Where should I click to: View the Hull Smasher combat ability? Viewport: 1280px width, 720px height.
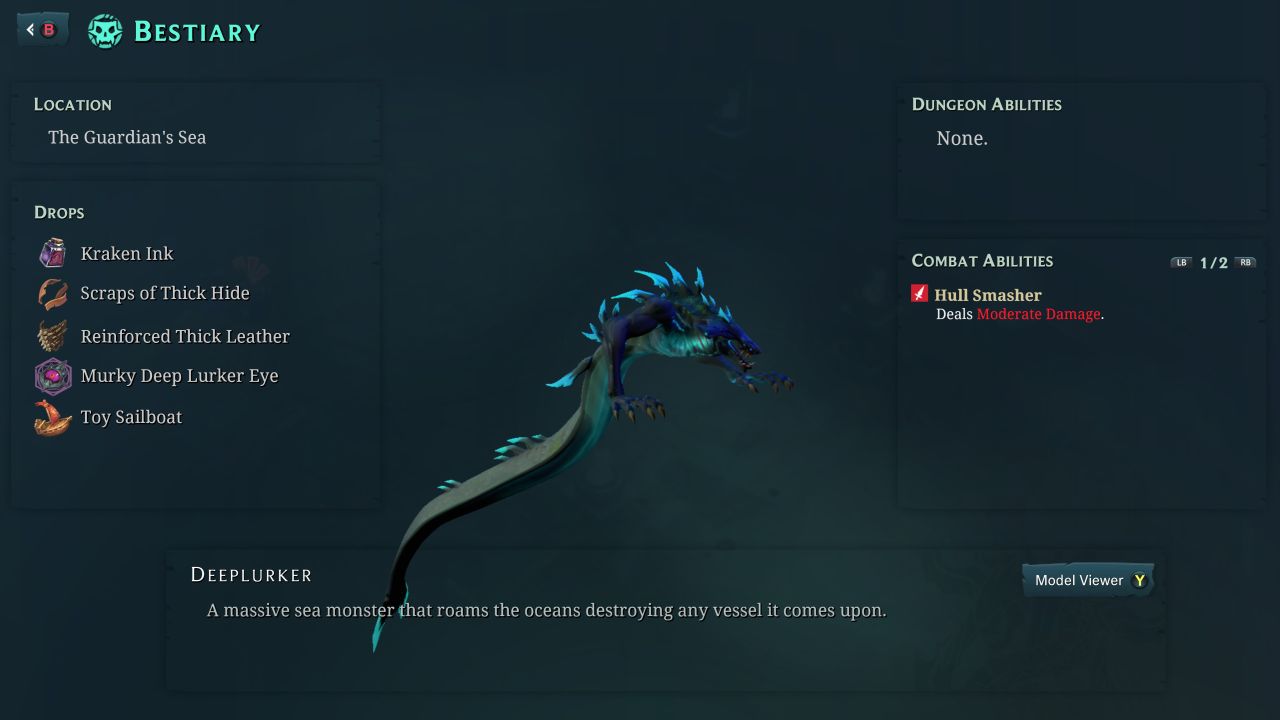click(987, 295)
